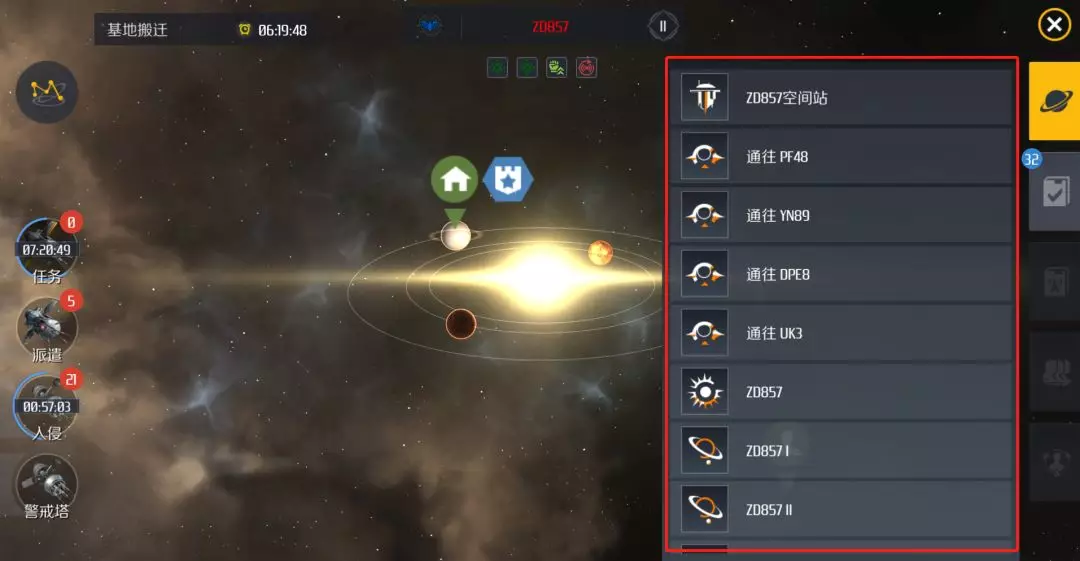Open the 入侵 invasion icon

[x=47, y=406]
